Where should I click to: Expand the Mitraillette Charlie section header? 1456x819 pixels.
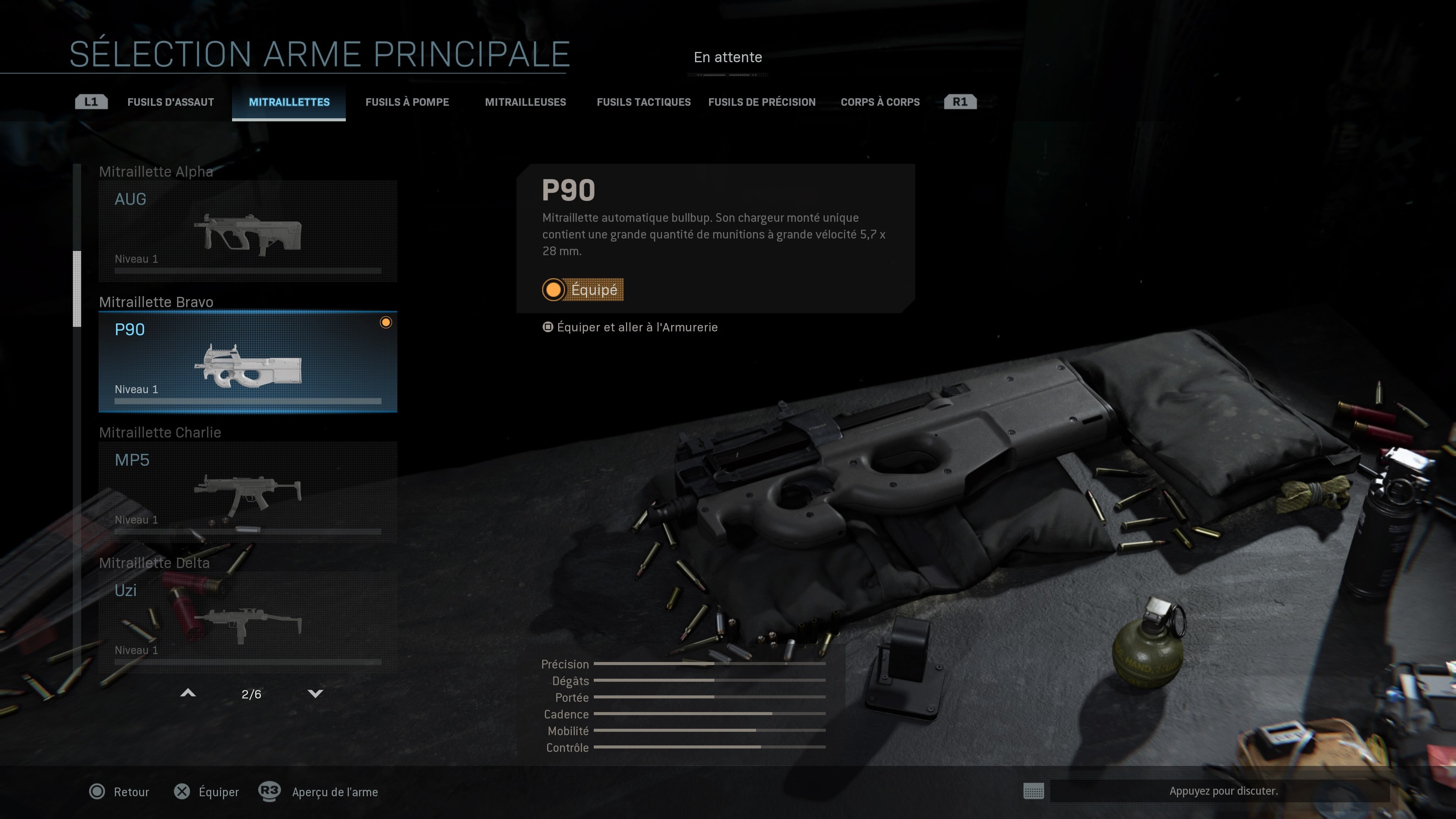tap(160, 432)
